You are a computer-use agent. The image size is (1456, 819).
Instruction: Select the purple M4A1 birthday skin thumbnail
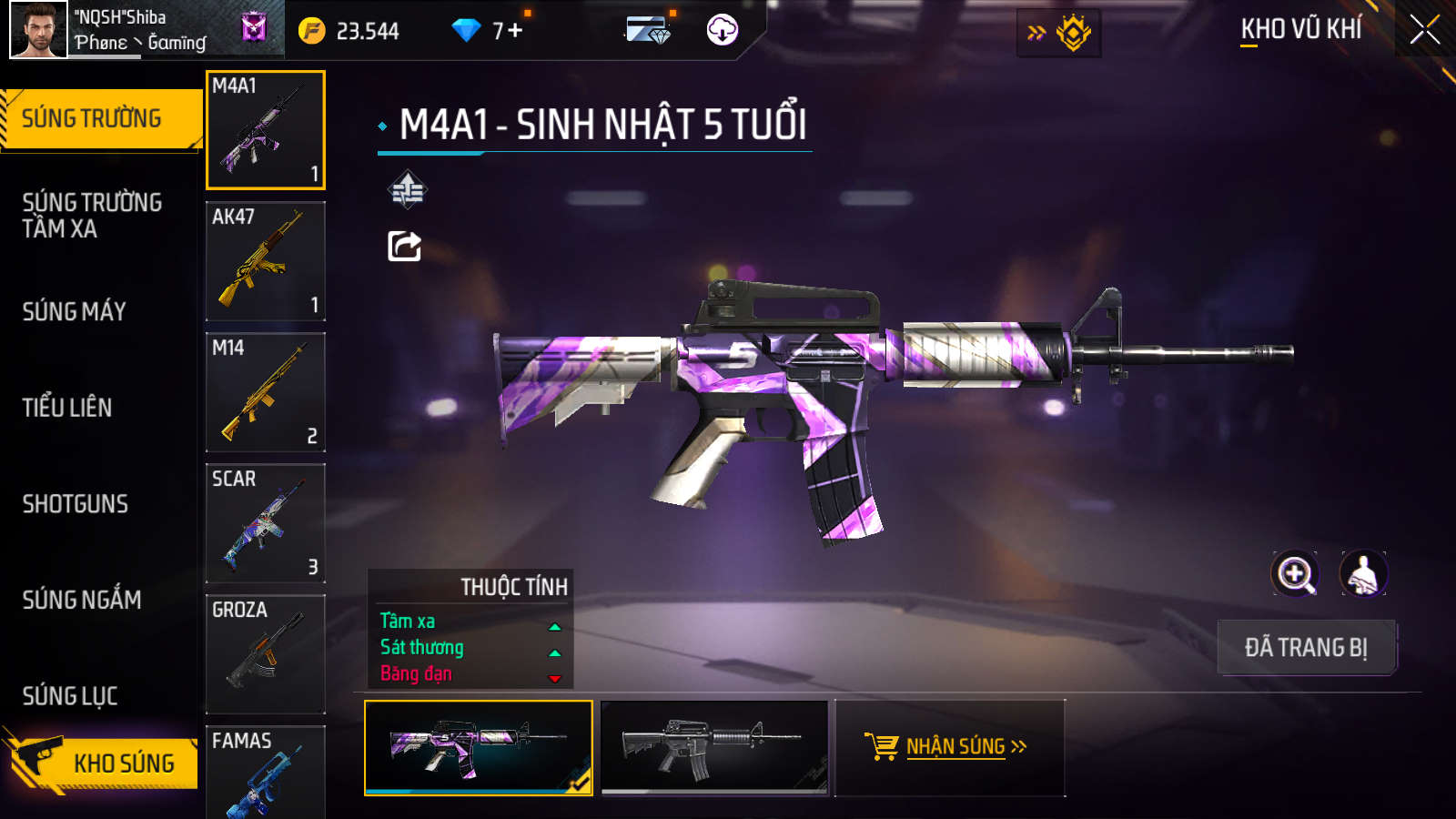click(479, 747)
